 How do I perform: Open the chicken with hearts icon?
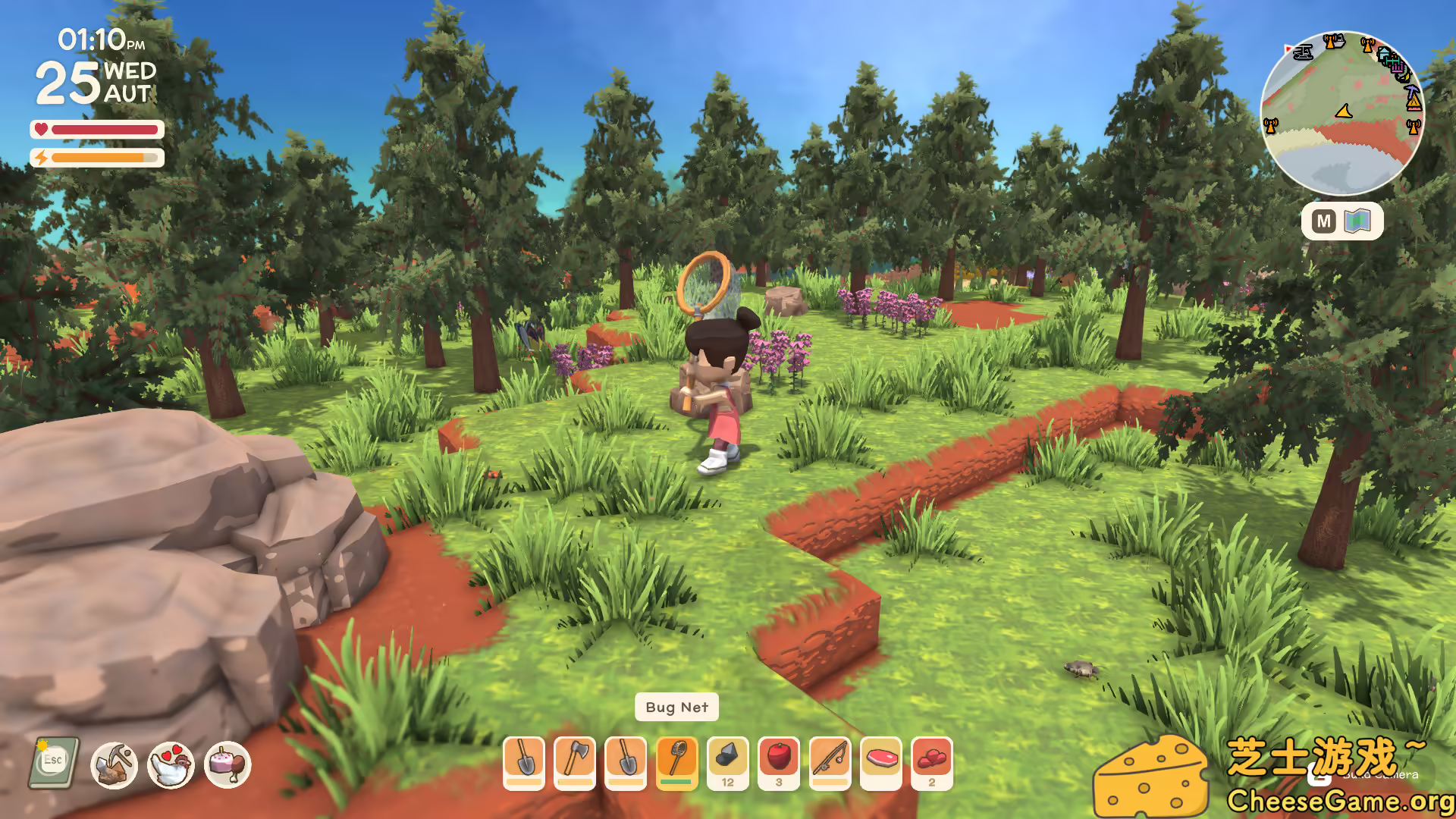pyautogui.click(x=171, y=765)
